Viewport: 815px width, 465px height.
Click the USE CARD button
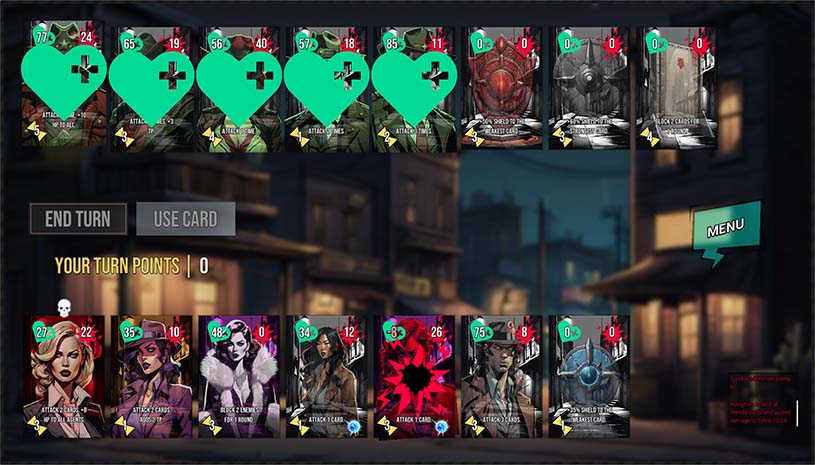coord(186,219)
